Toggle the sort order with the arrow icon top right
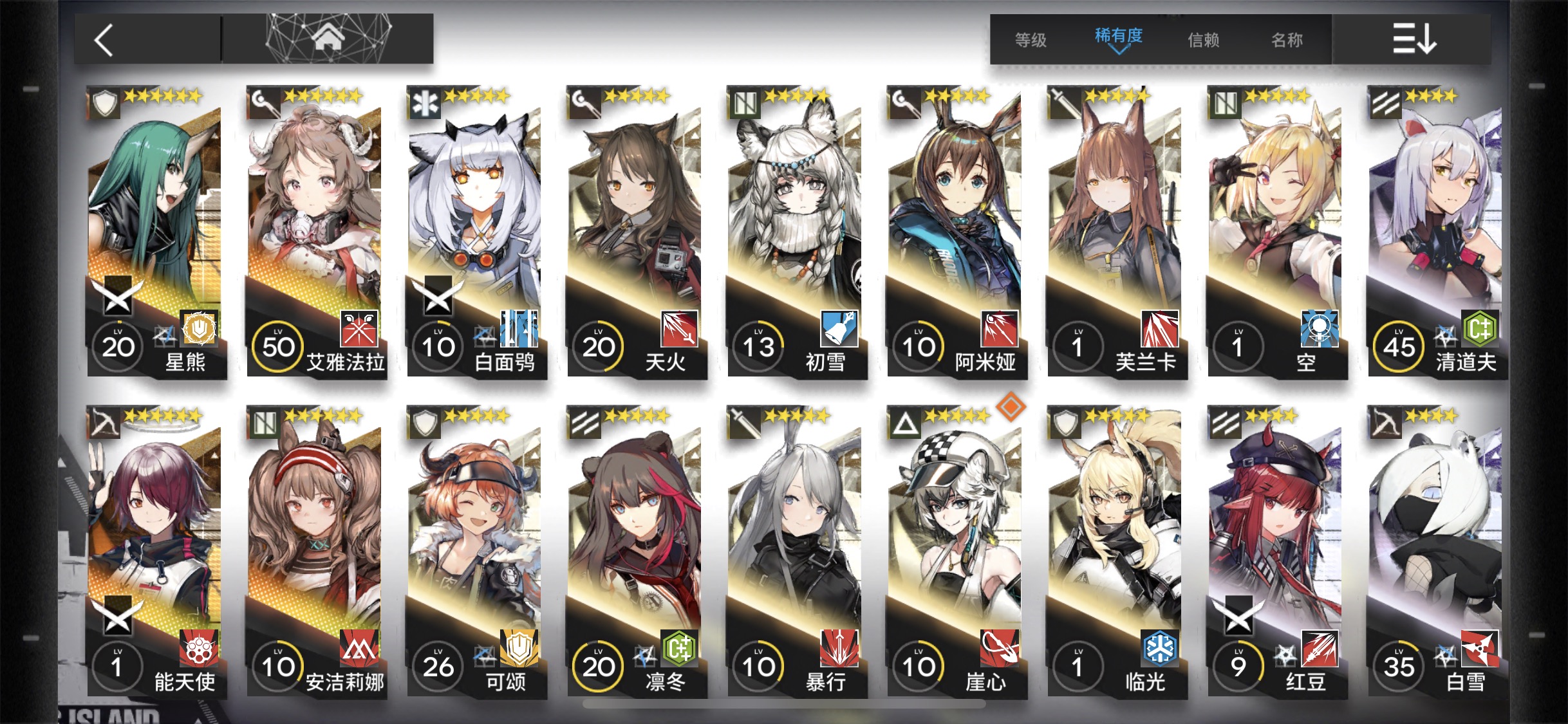Screen dimensions: 1568x724 (1414, 39)
